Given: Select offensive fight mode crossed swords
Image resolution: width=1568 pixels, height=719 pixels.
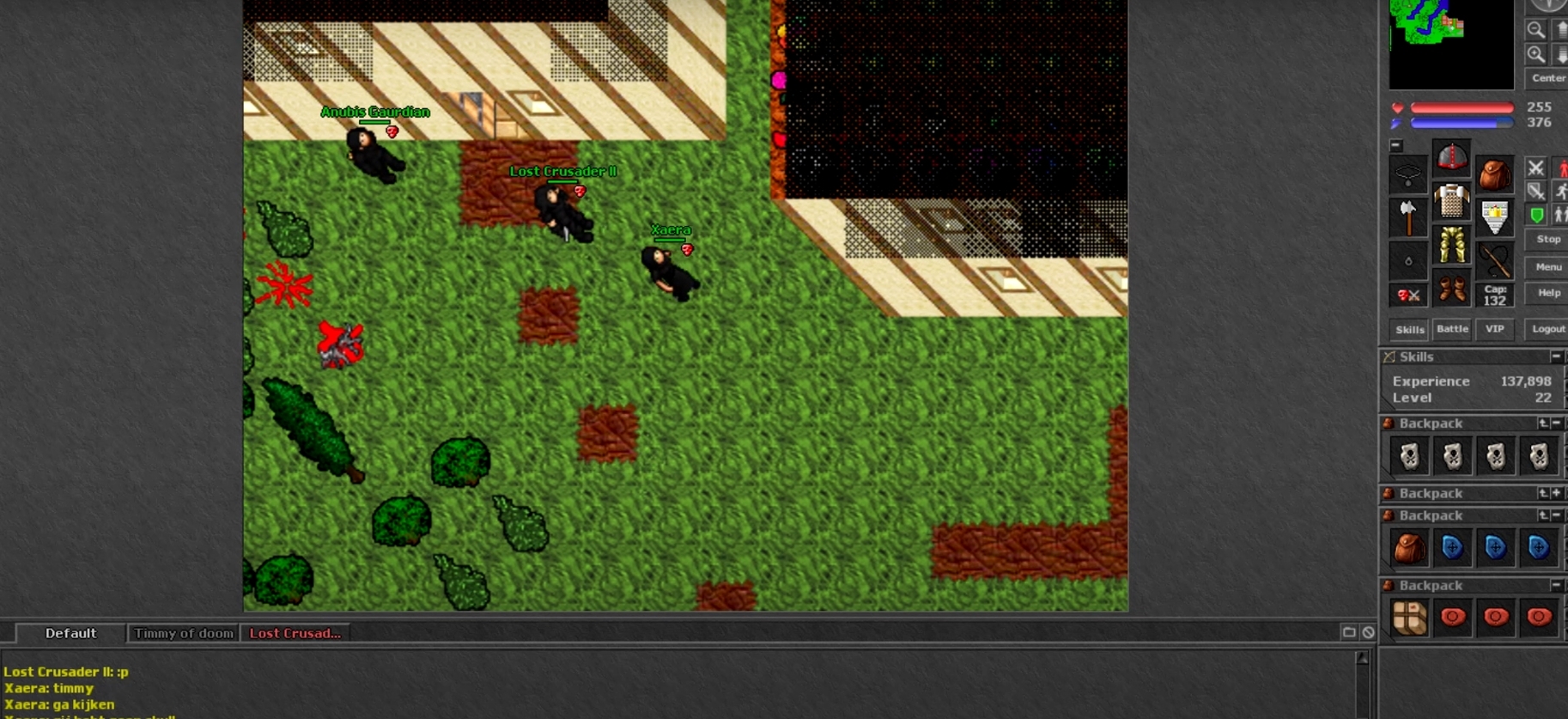Looking at the screenshot, I should tap(1536, 169).
